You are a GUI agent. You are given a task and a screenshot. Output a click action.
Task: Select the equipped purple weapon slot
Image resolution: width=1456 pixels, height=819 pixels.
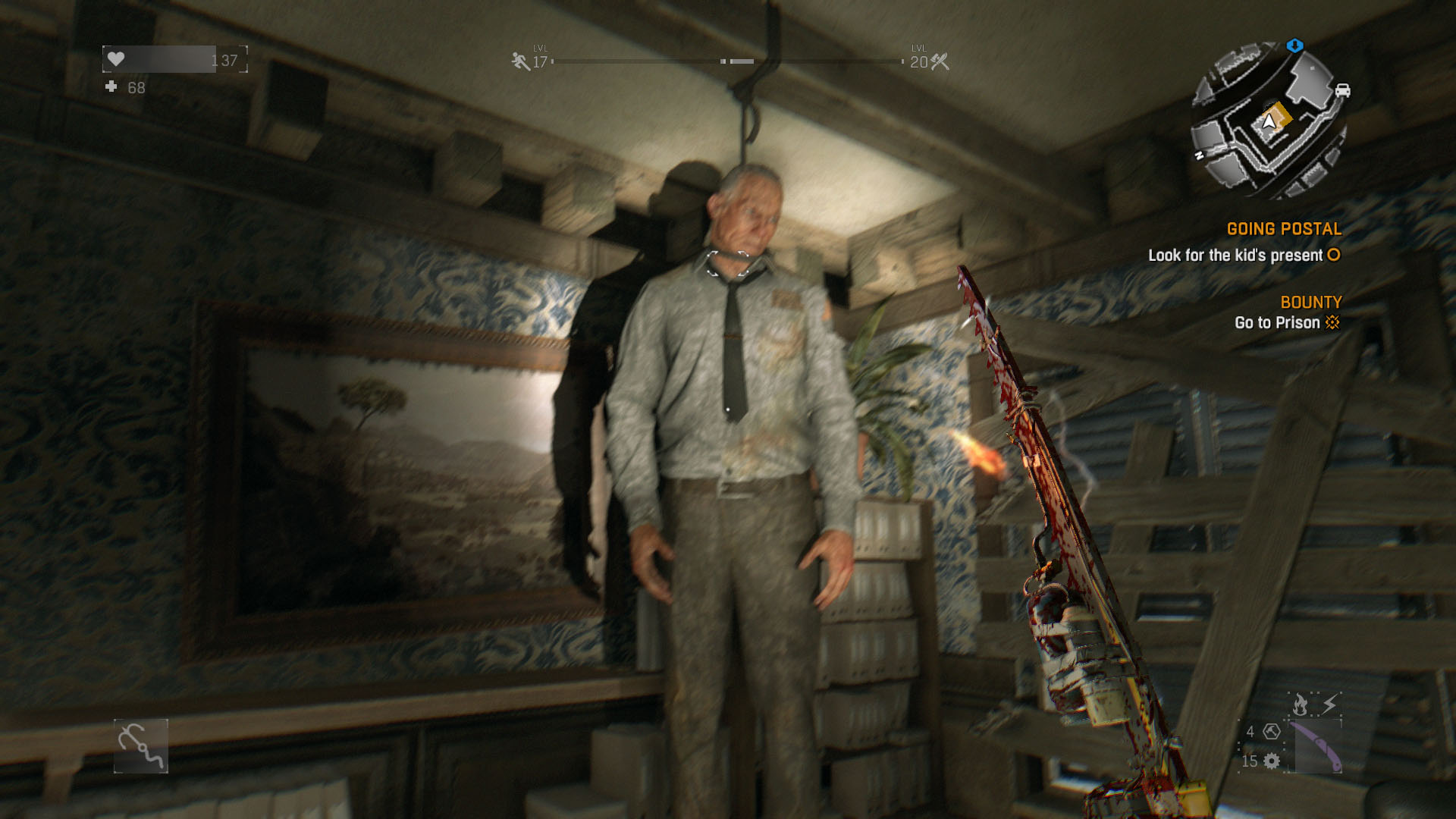click(x=1316, y=747)
